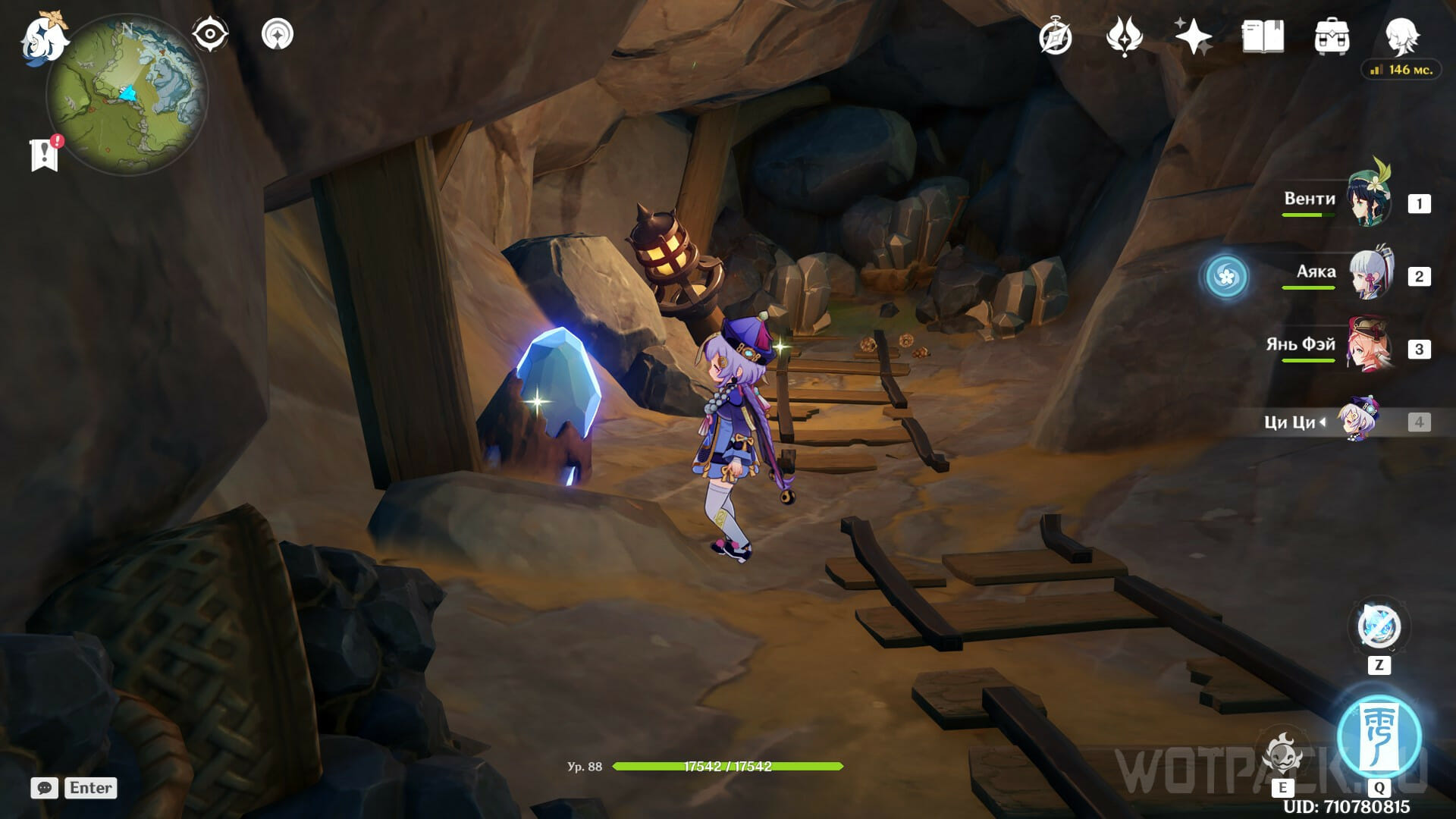This screenshot has height=819, width=1456.
Task: Open the Paimon menu icon
Action: pos(44,38)
